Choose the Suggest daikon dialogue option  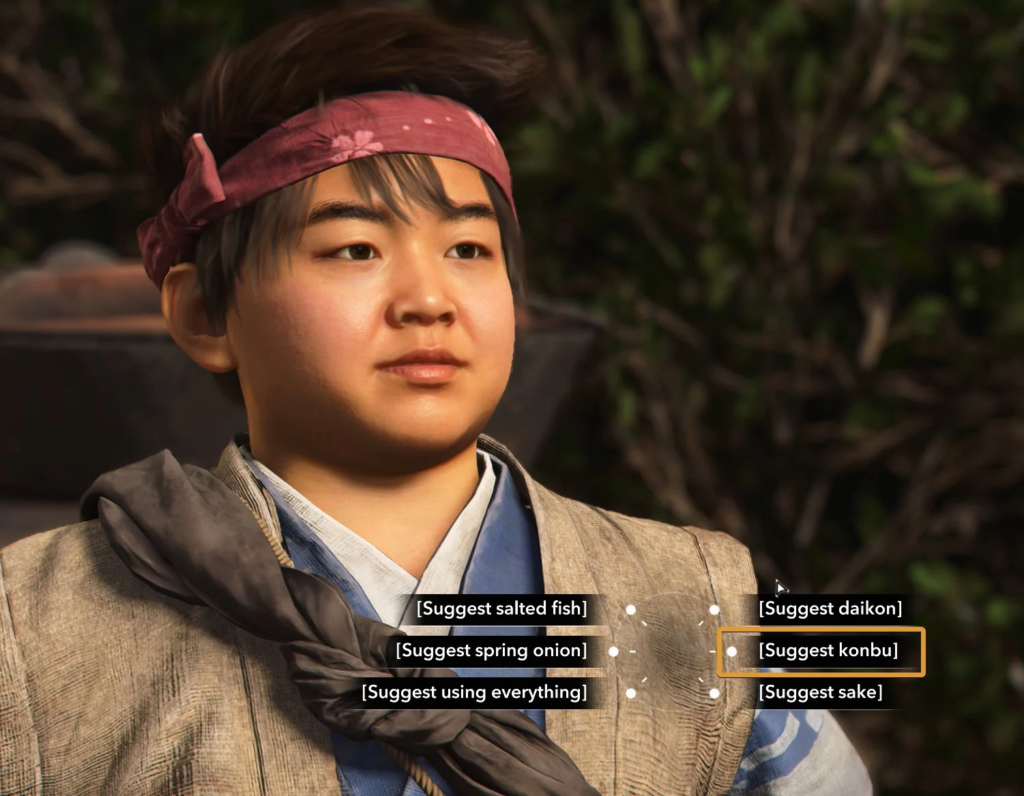pos(830,608)
